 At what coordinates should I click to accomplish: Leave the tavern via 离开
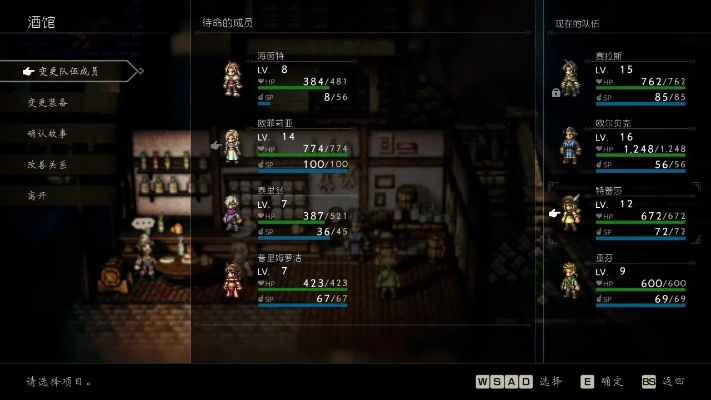[x=38, y=195]
